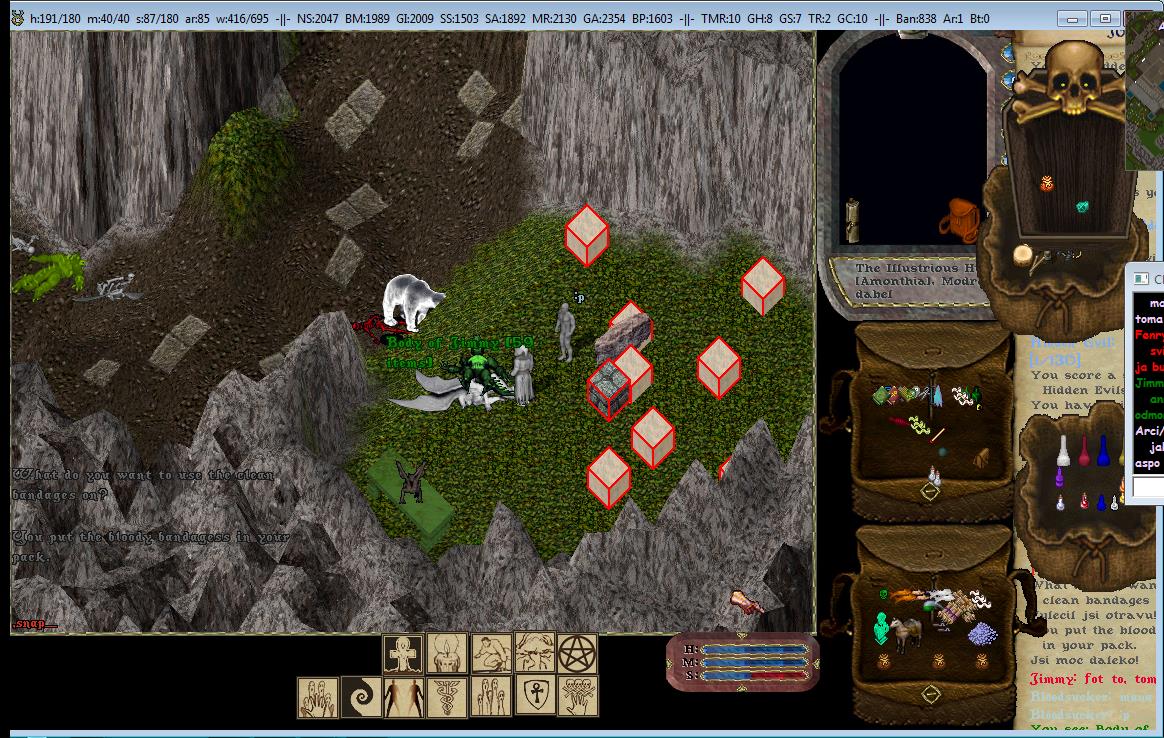Pick the teal gem in the coffin container
1164x738 pixels.
(1081, 207)
